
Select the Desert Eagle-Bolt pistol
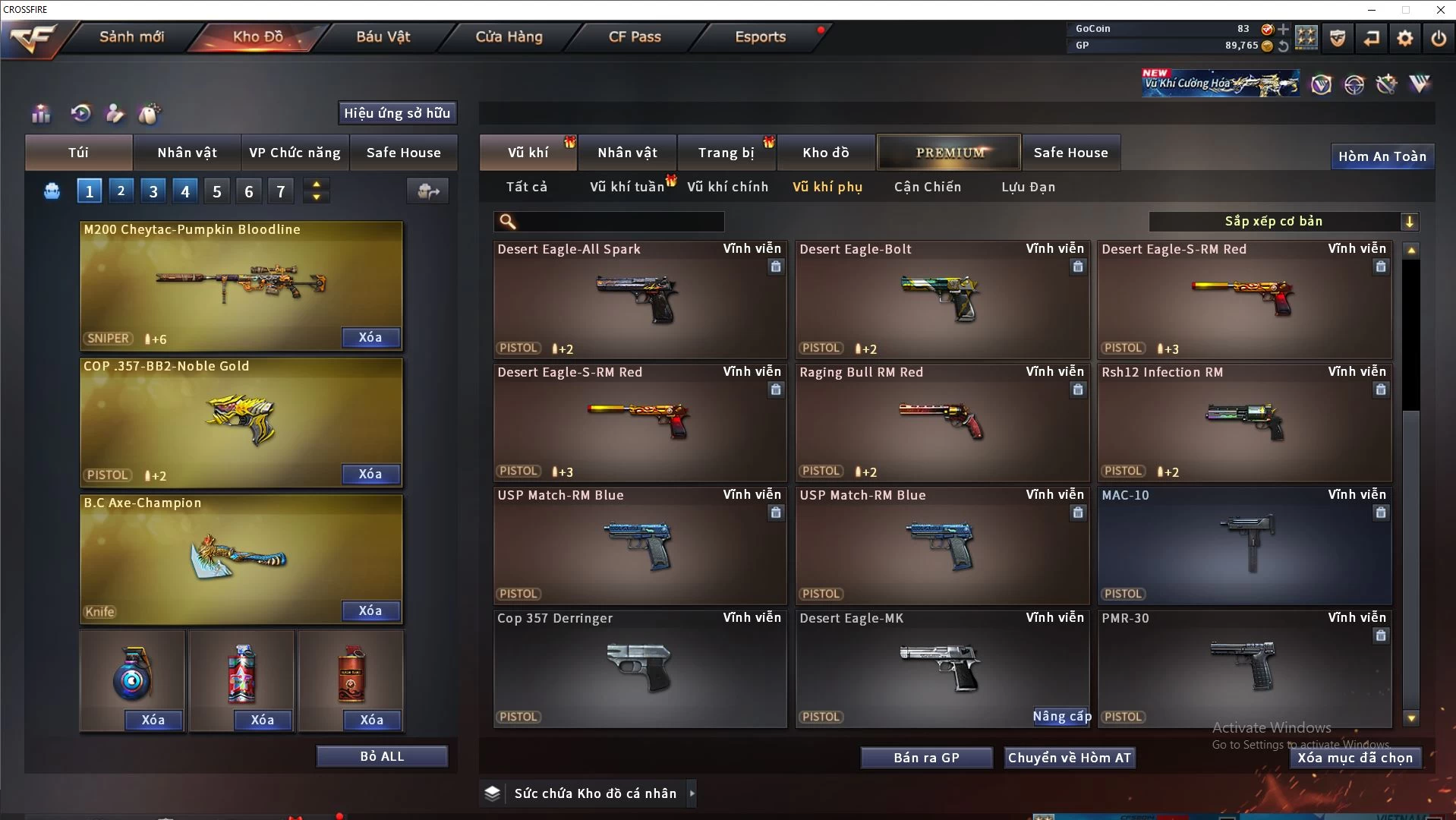[942, 299]
